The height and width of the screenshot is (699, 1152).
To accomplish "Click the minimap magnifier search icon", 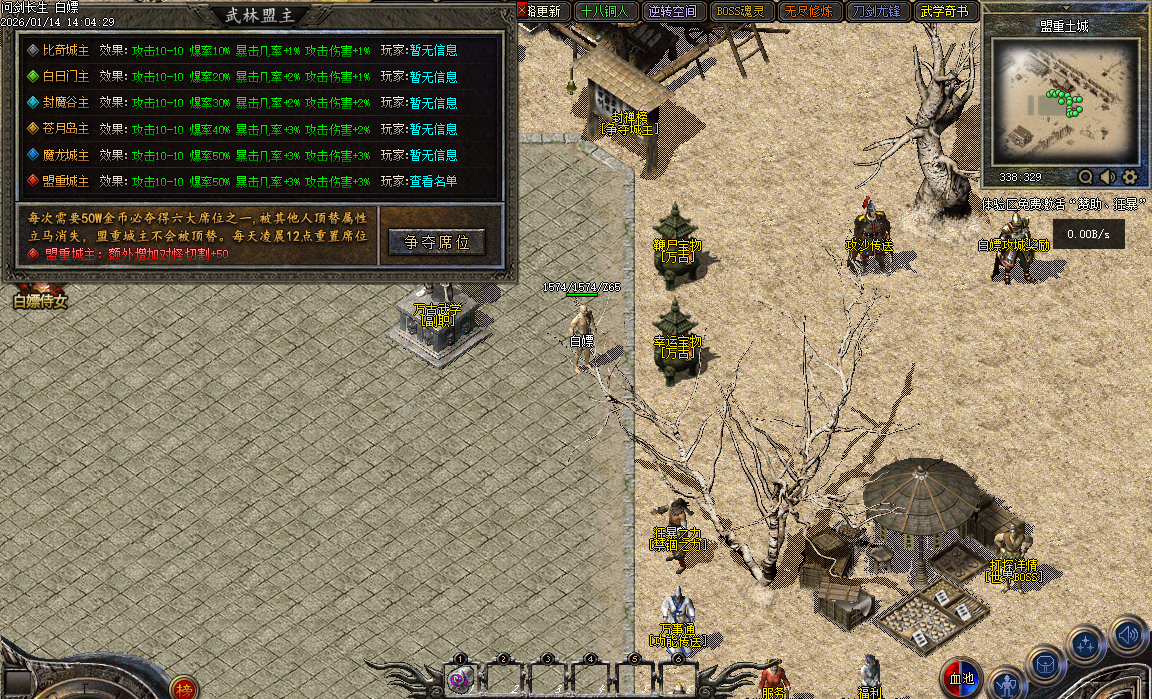I will pos(1085,177).
